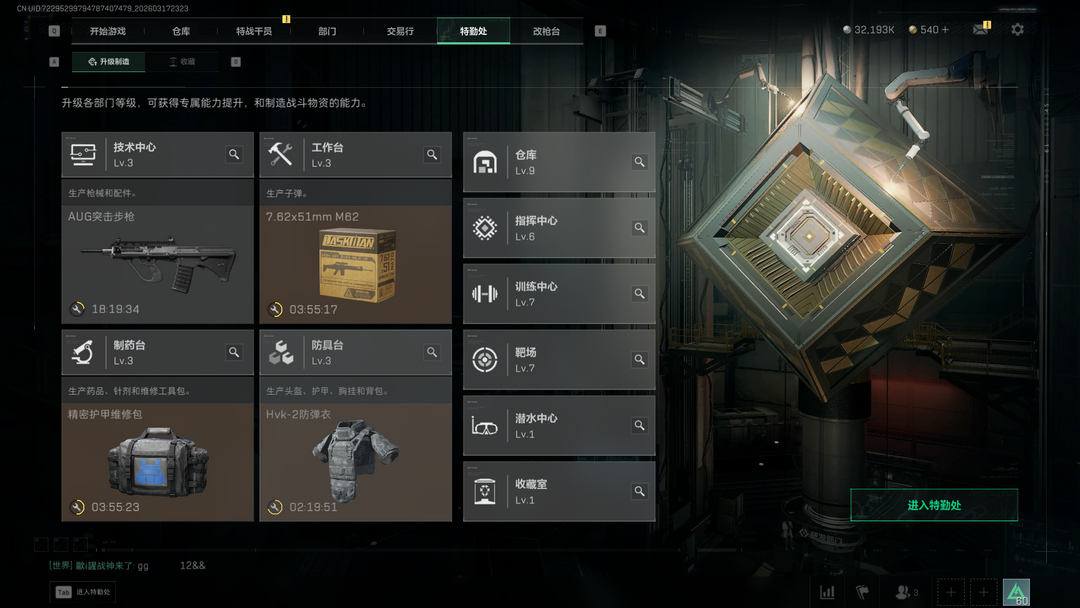
Task: Open the 指挥中心 department row
Action: pyautogui.click(x=559, y=228)
